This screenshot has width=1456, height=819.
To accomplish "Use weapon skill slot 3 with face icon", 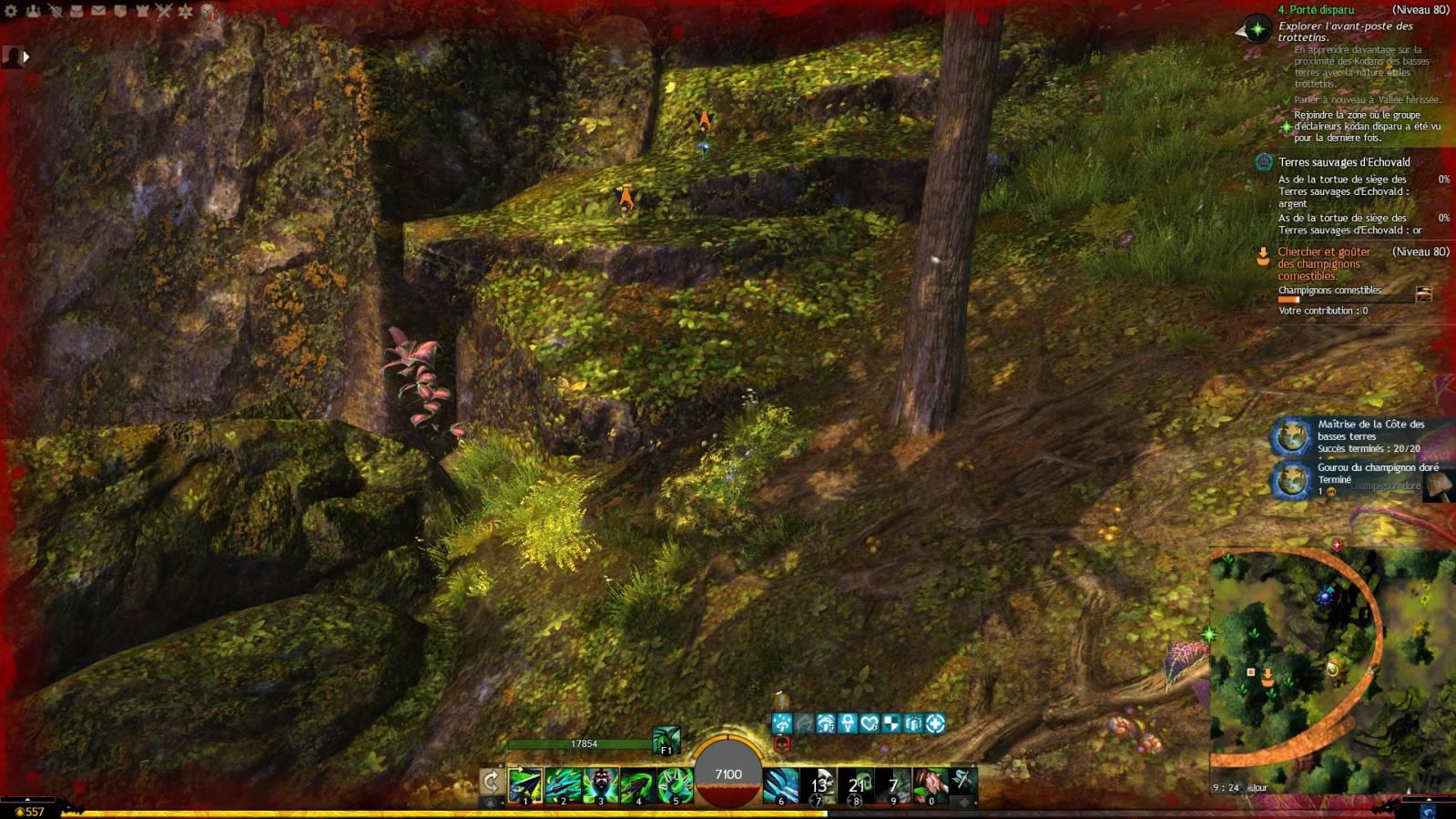I will pos(600,784).
